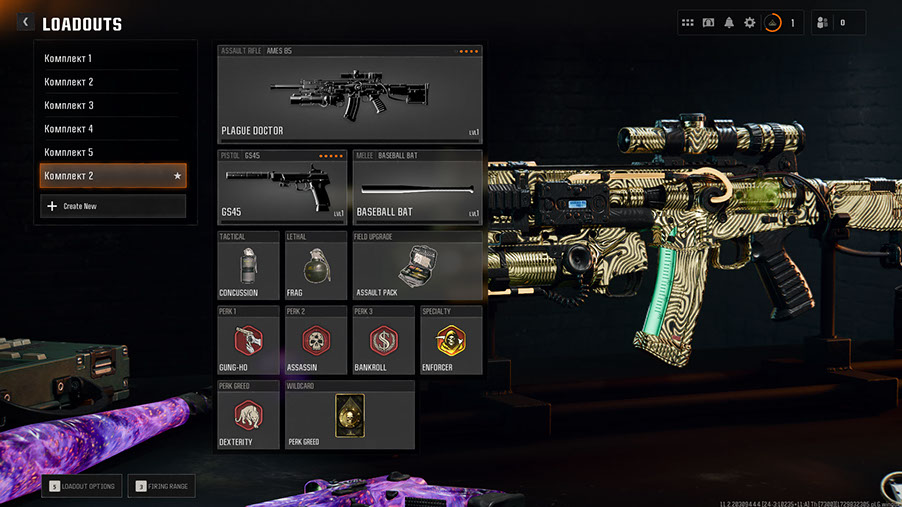Open the Bankroll perk slot
This screenshot has height=507, width=902.
[x=383, y=340]
